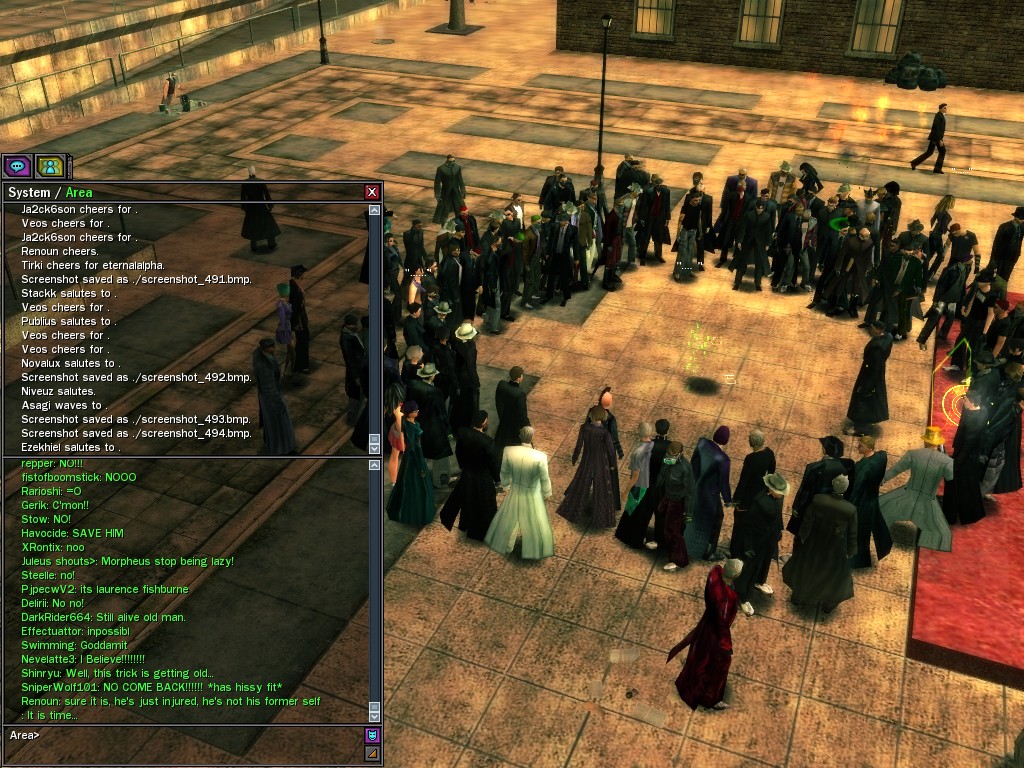The image size is (1024, 768).
Task: Click the orange triangle resize button
Action: (x=372, y=753)
